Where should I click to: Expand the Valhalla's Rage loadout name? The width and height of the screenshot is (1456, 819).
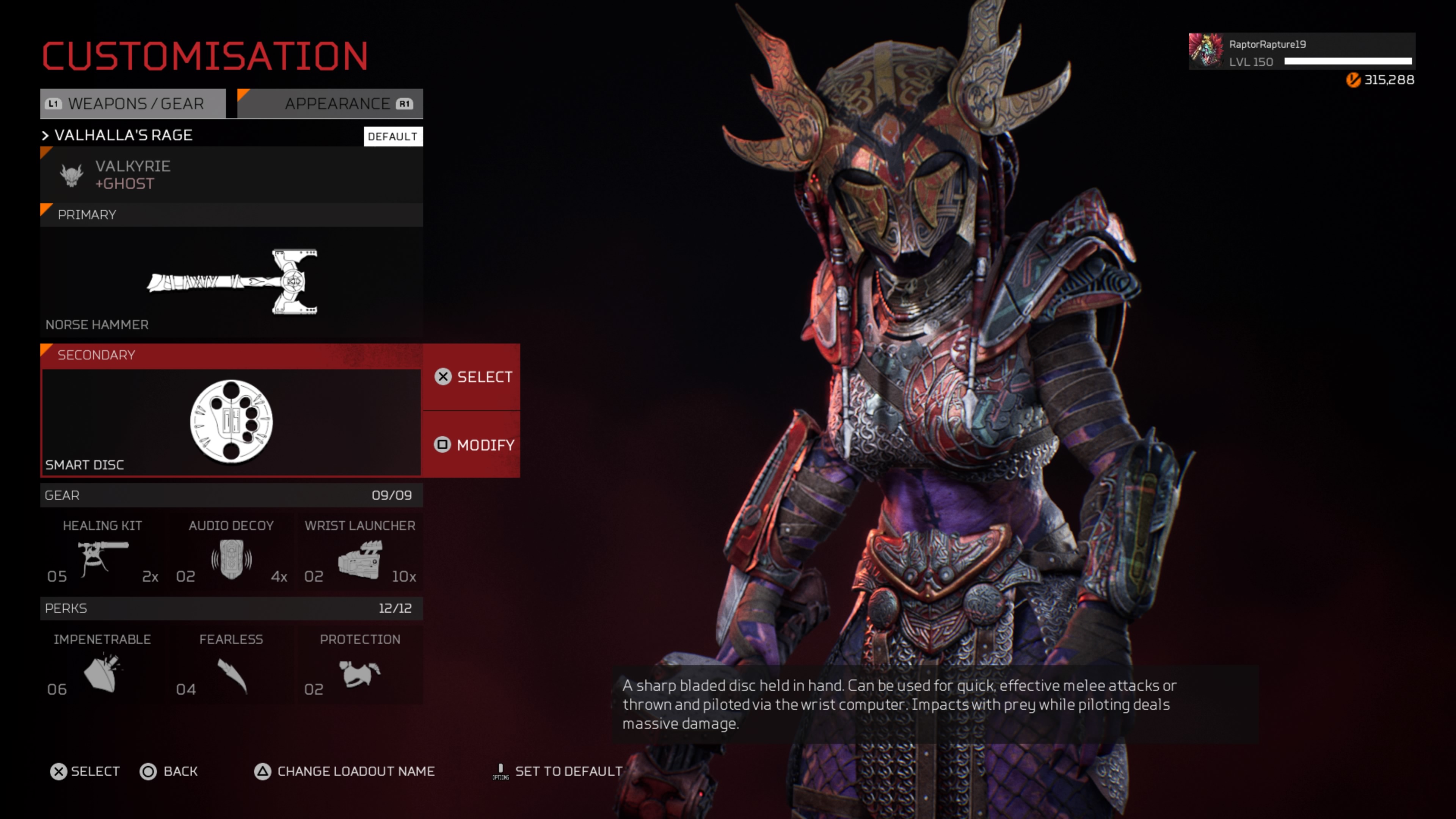click(123, 136)
